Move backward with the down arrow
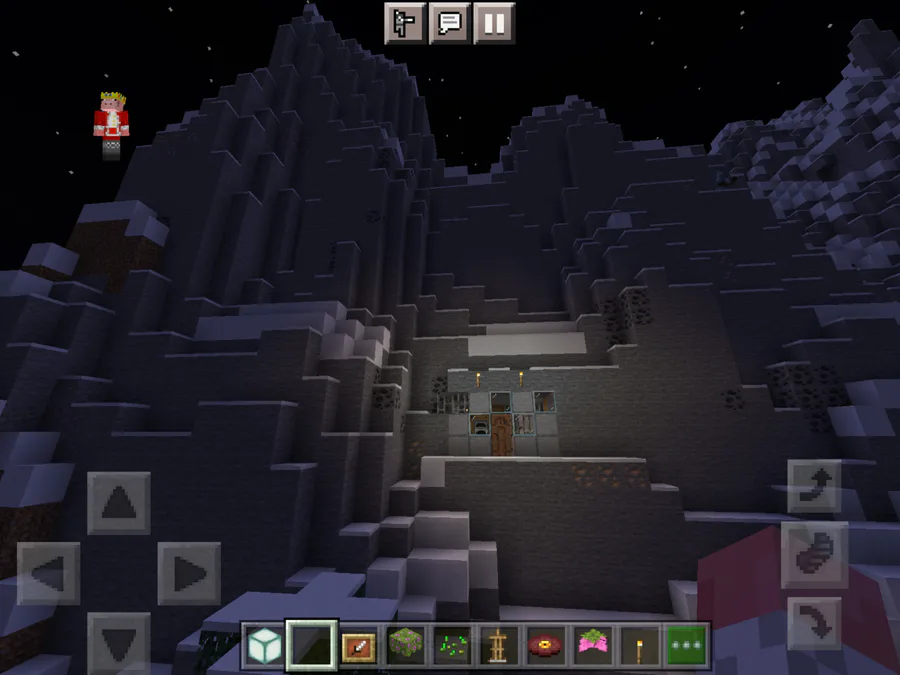 [119, 638]
